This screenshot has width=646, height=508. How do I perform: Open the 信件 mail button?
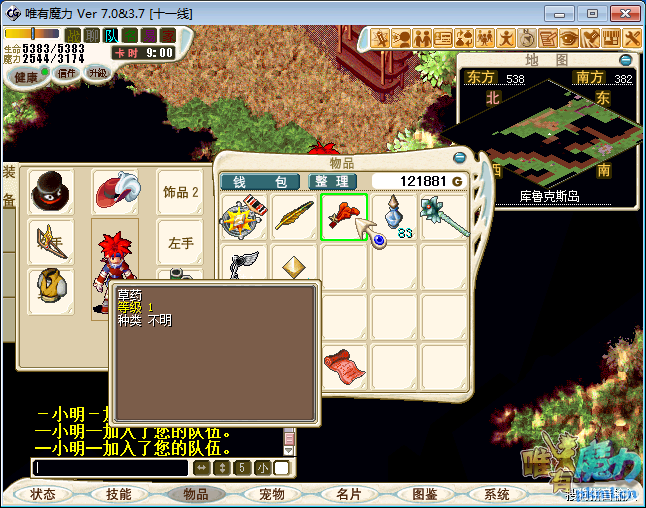click(67, 73)
